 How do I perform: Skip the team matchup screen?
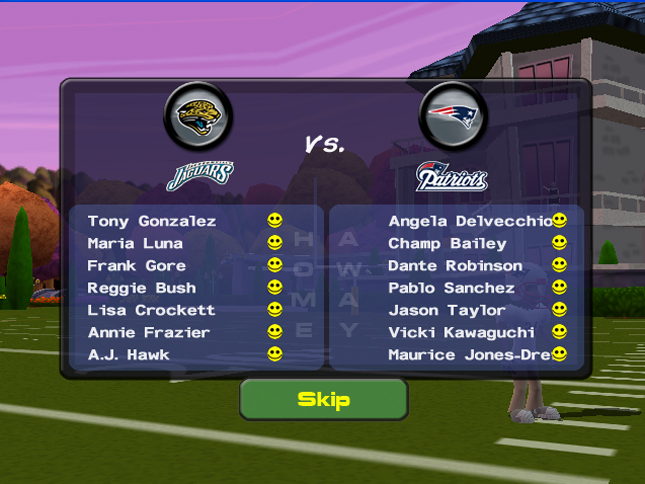pyautogui.click(x=323, y=400)
